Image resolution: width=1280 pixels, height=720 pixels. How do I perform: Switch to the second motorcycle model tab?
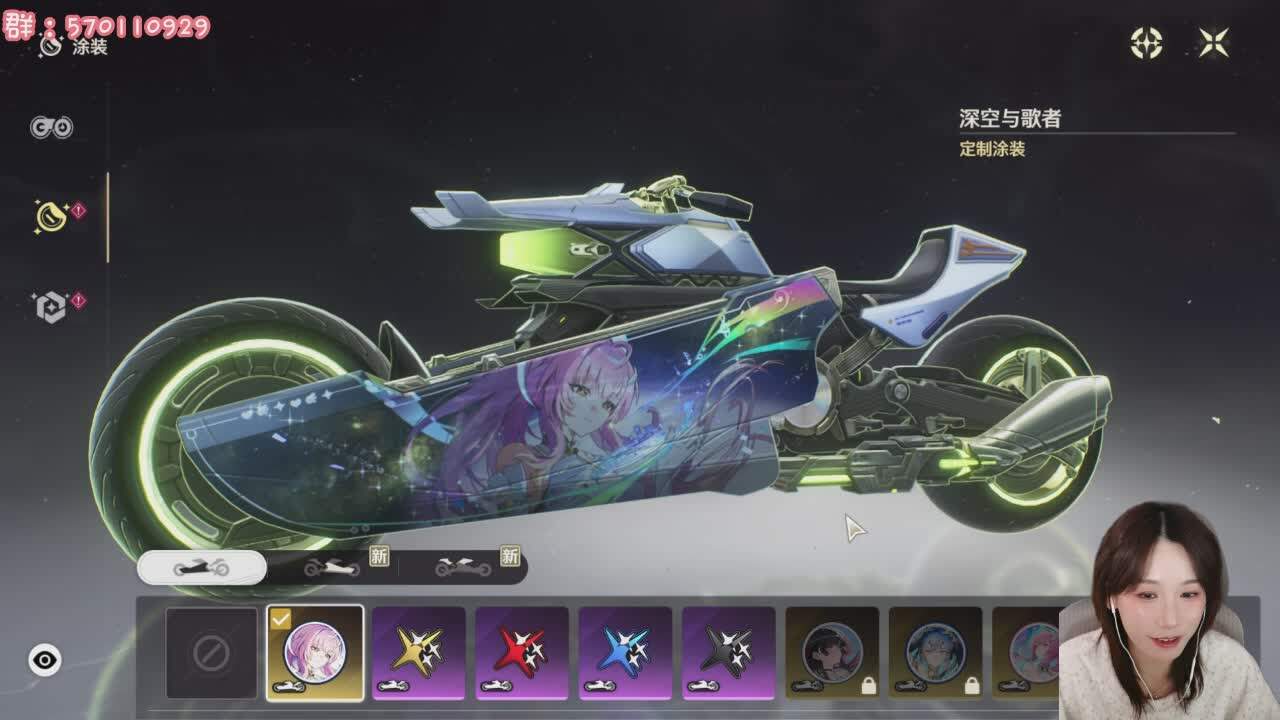point(334,568)
